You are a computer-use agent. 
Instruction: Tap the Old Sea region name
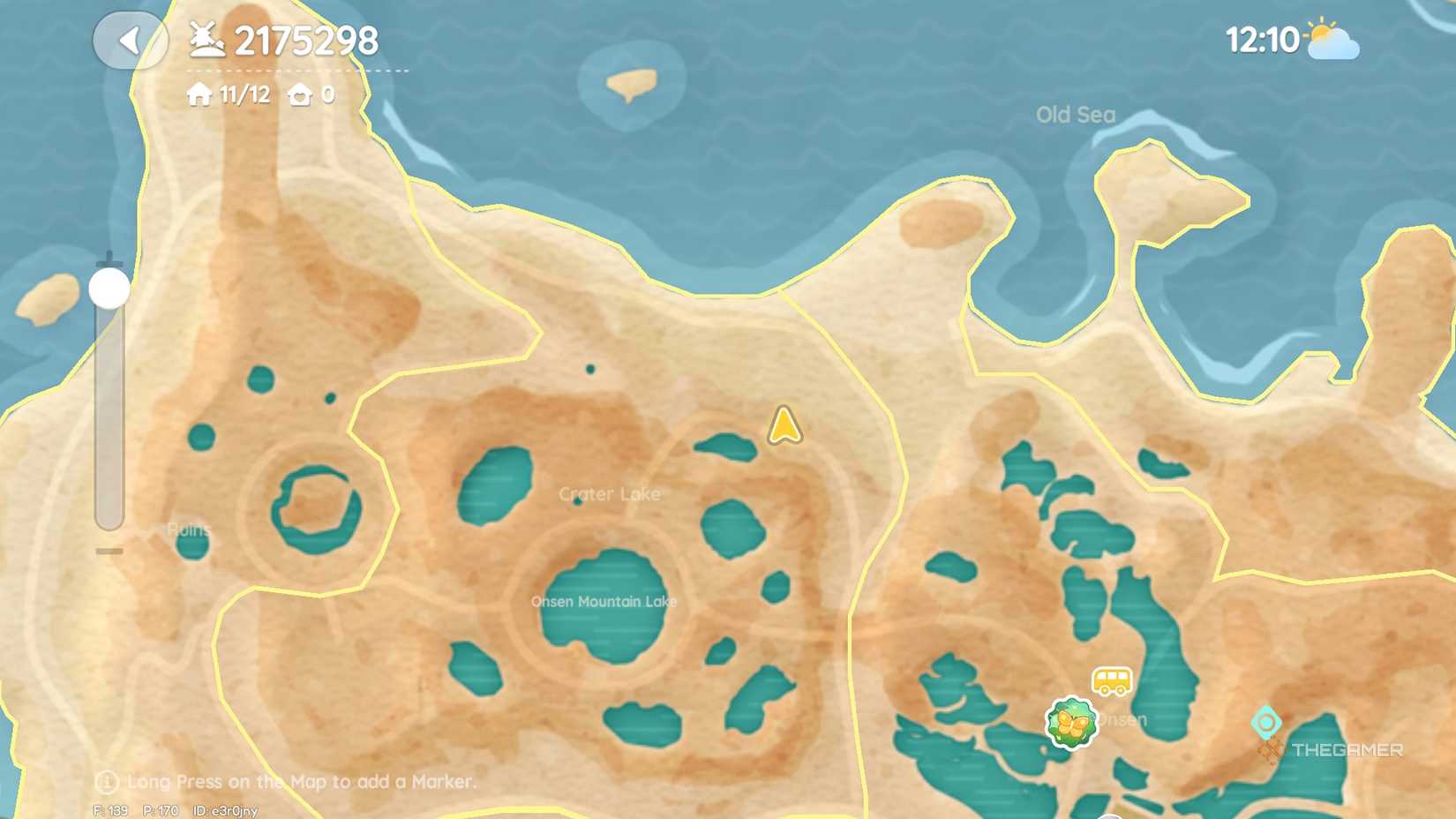1076,114
